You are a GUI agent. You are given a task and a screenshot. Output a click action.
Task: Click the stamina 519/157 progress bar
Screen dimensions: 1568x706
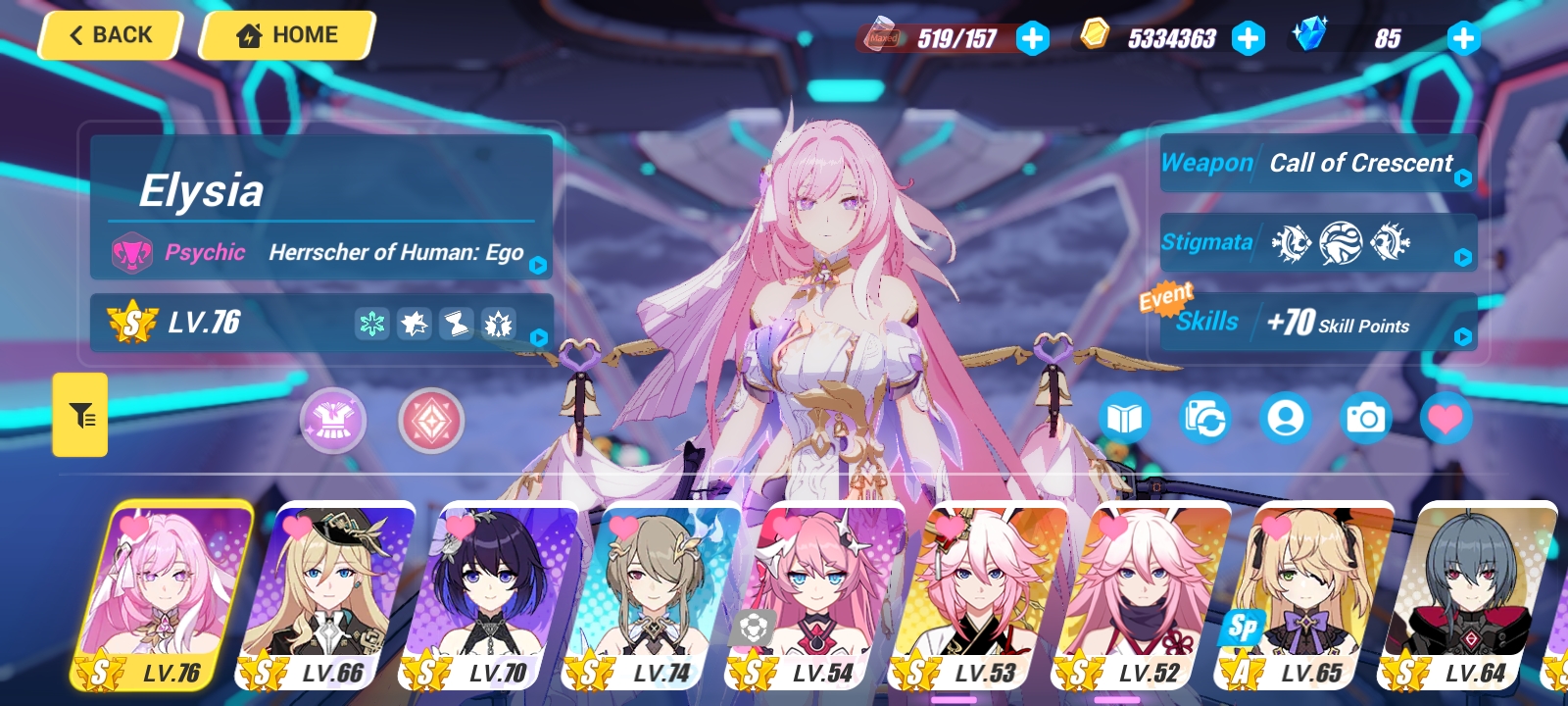pos(955,40)
